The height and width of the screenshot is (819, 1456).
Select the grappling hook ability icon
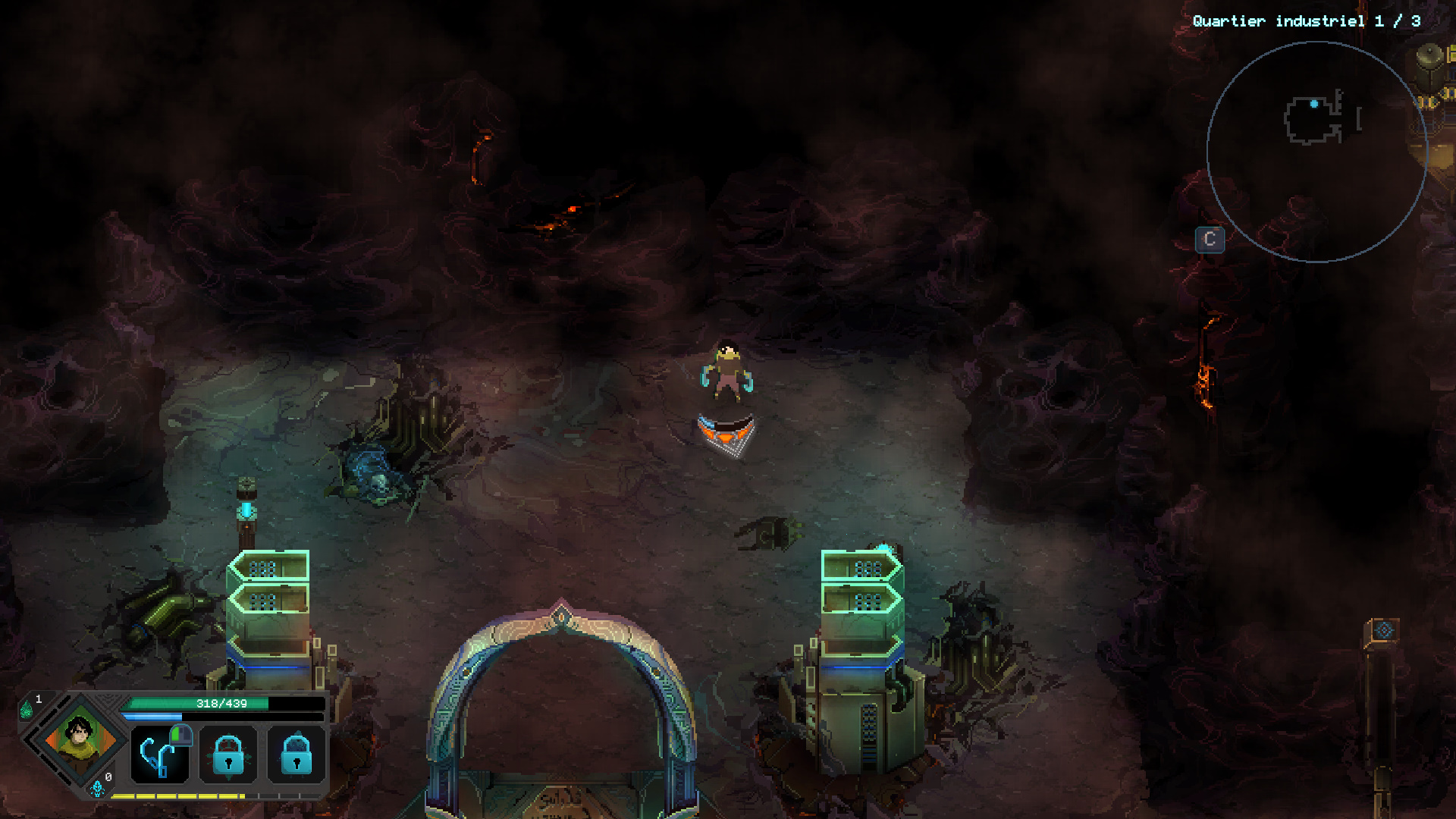159,755
